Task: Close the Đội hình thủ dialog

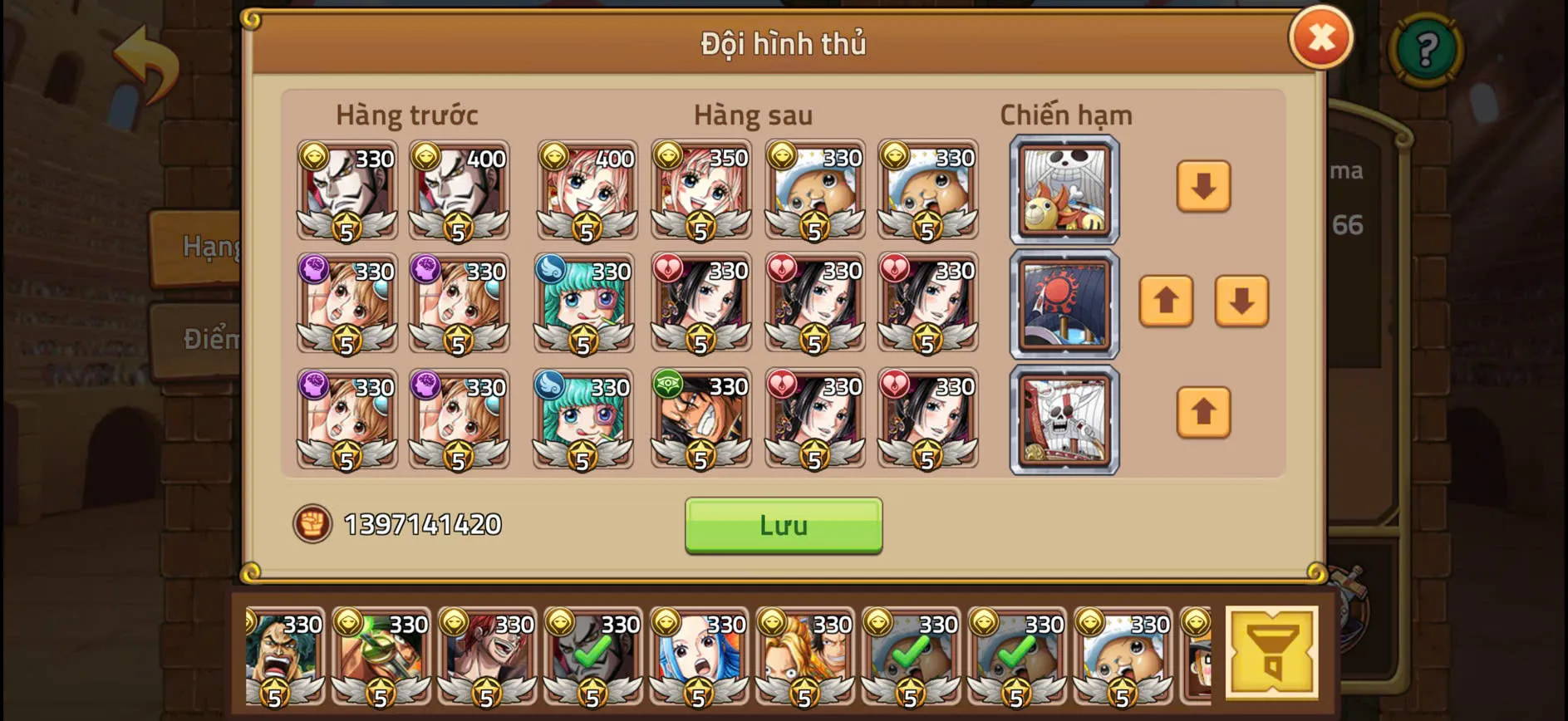Action: pos(1321,37)
